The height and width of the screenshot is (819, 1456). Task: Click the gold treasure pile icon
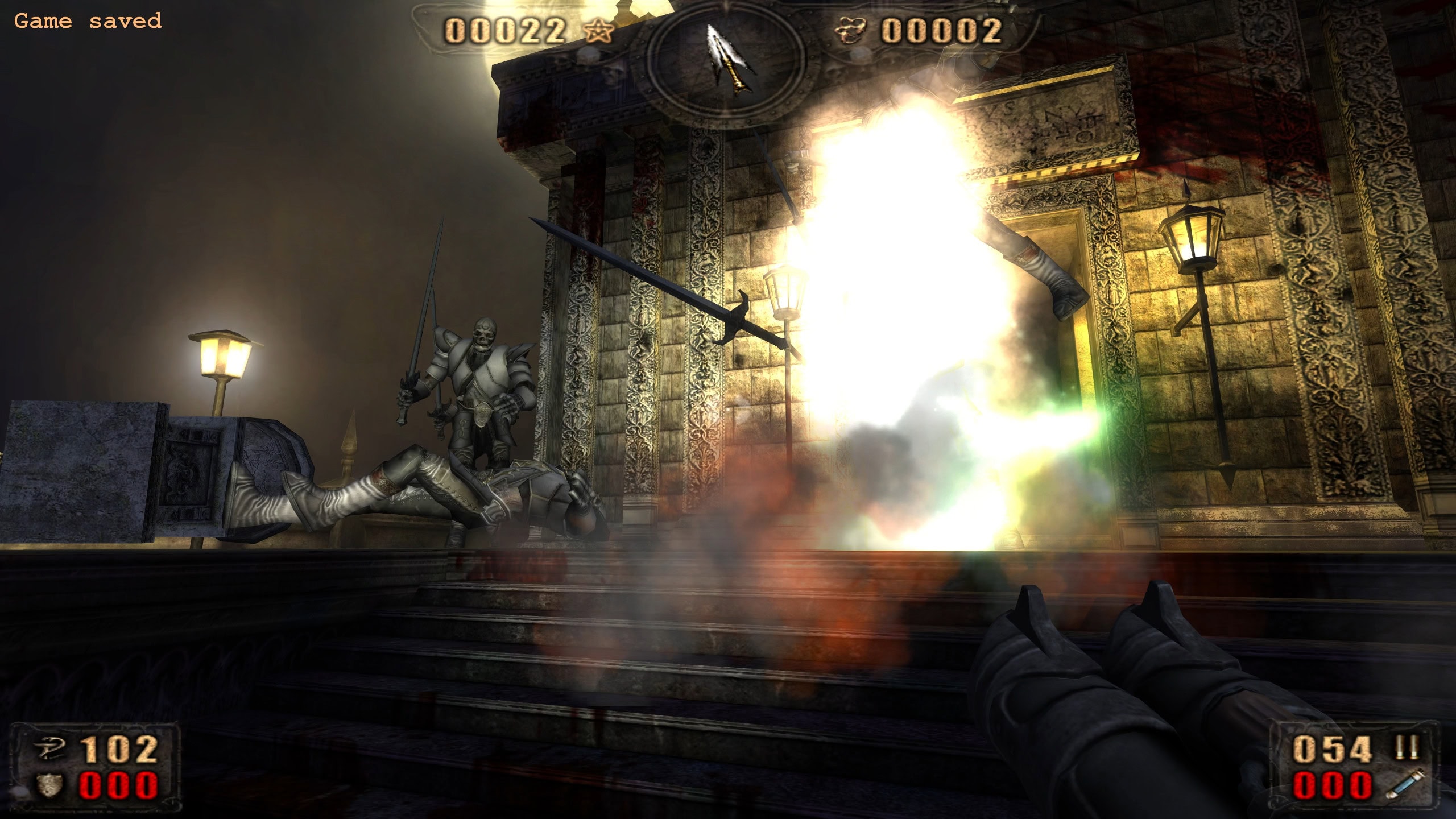pyautogui.click(x=850, y=30)
